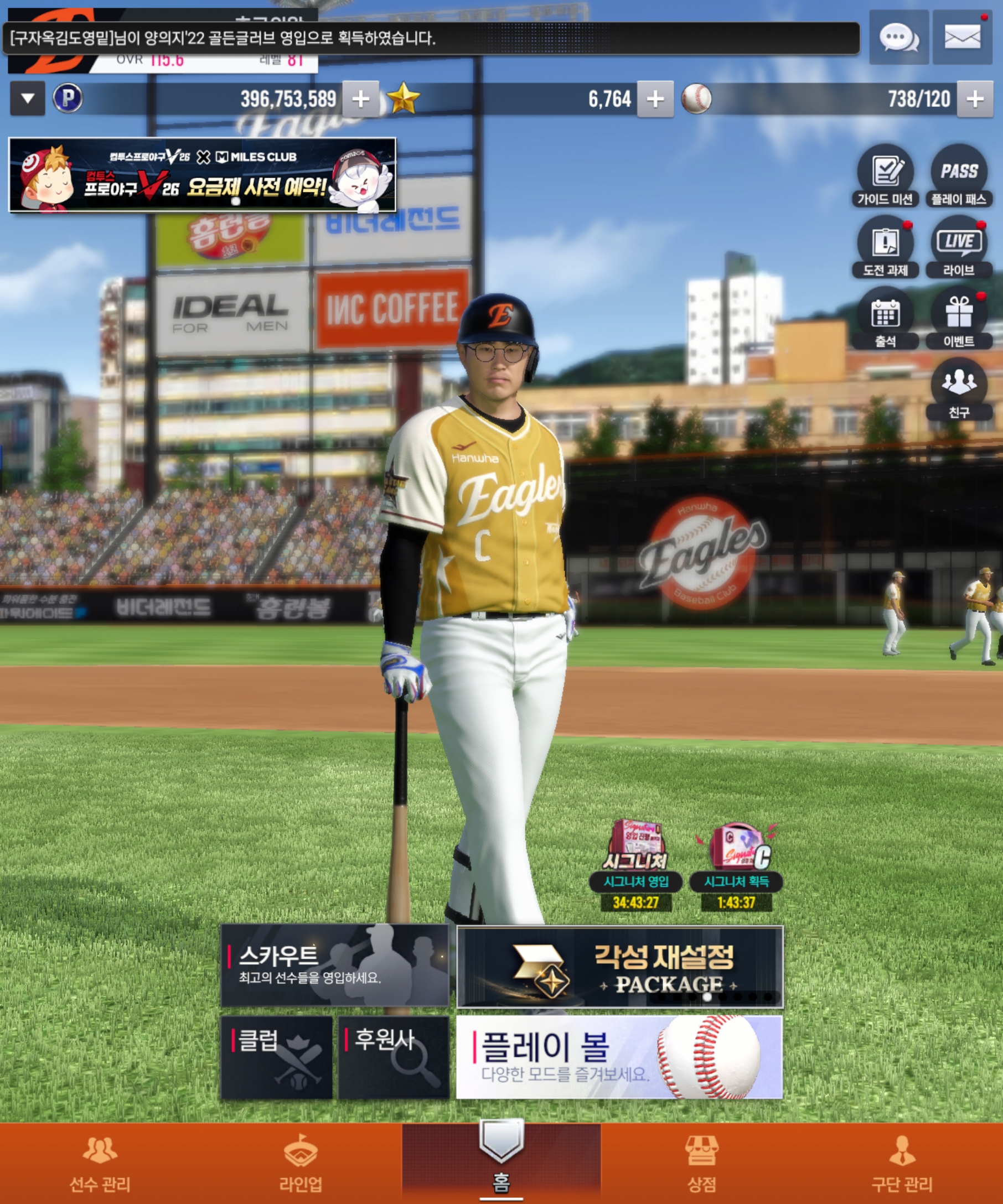Open the V26 pre-registration banner
The height and width of the screenshot is (1204, 1003).
(203, 175)
